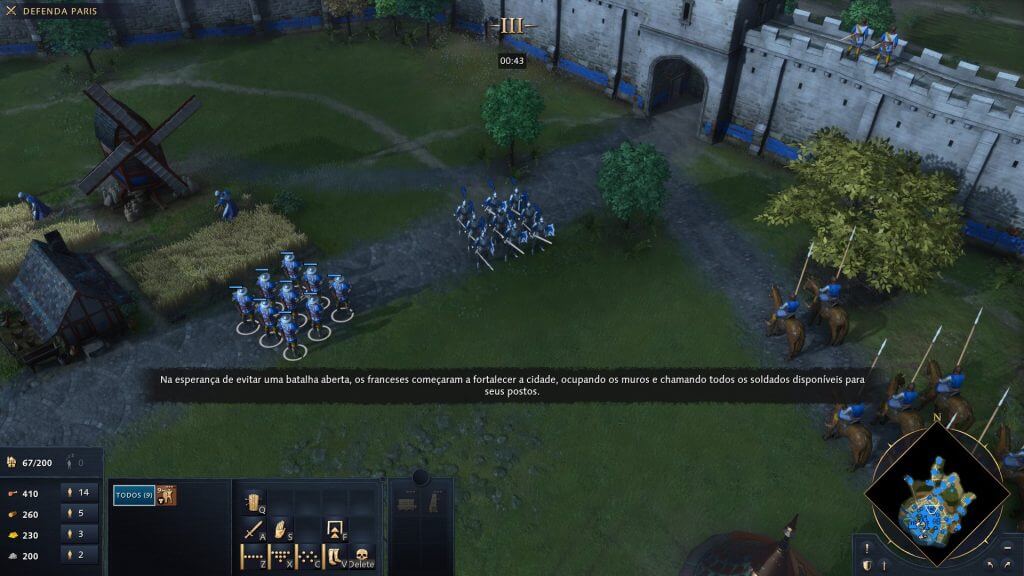Choose the staggered spread formation icon
The height and width of the screenshot is (576, 1024).
[309, 556]
